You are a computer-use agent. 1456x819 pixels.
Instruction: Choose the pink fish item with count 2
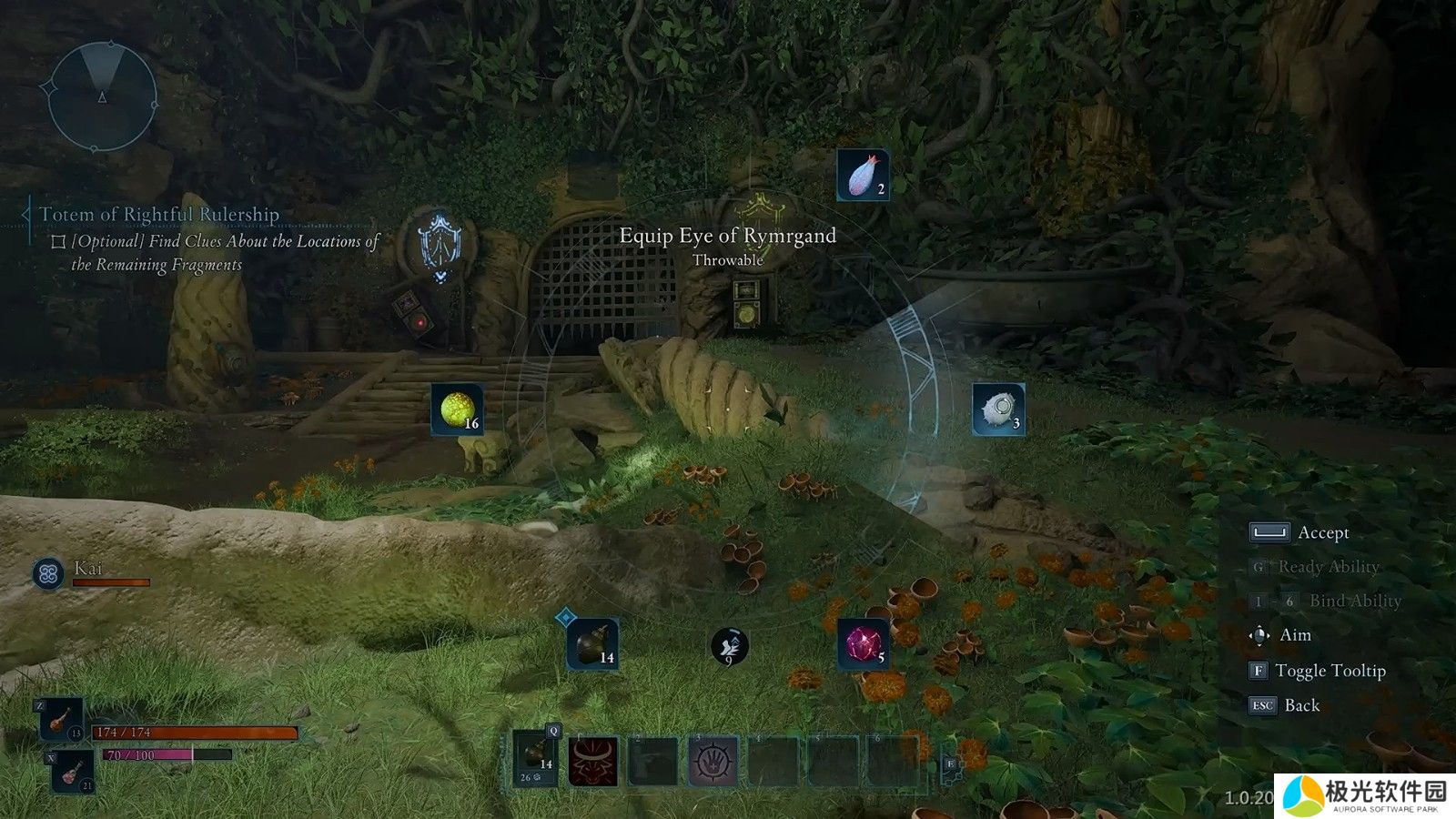click(x=862, y=175)
